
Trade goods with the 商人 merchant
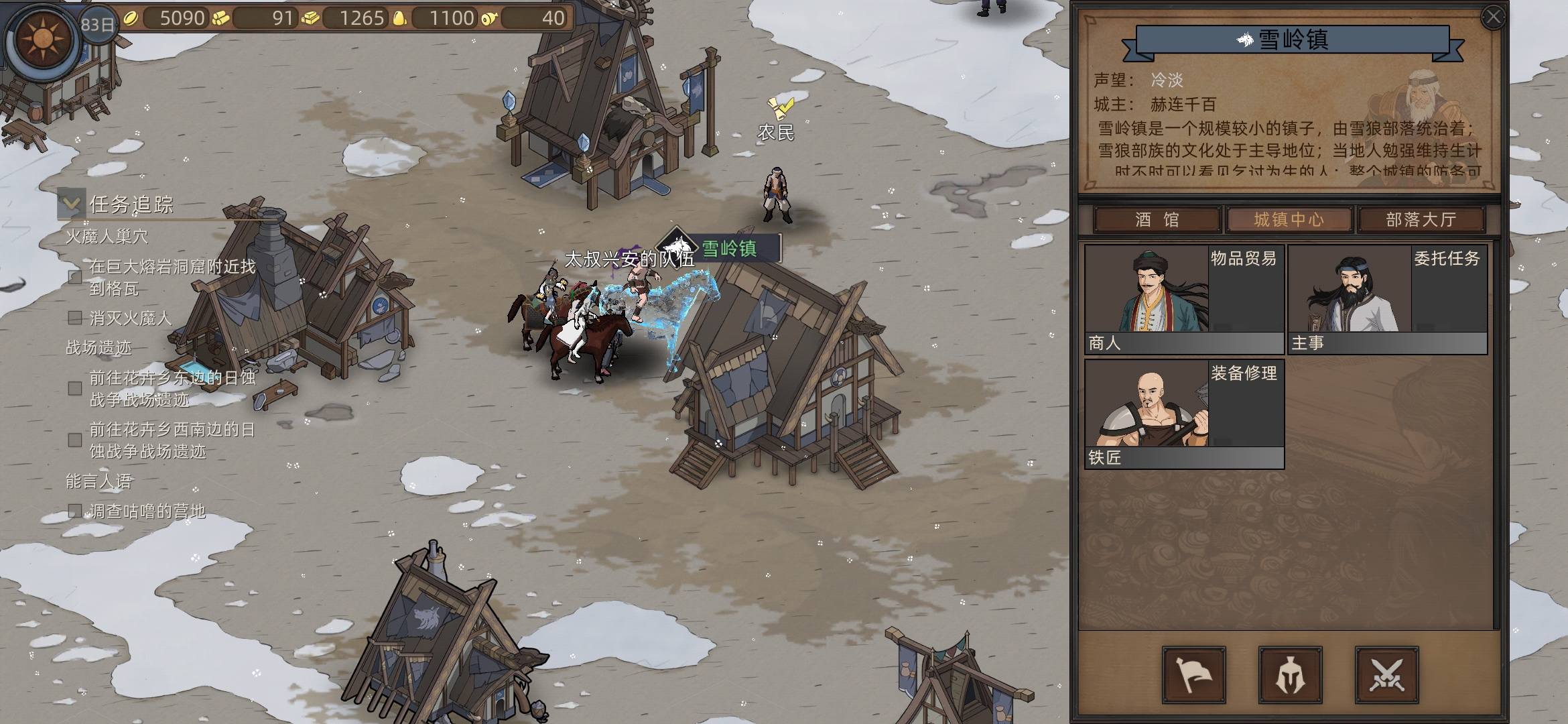click(1183, 298)
